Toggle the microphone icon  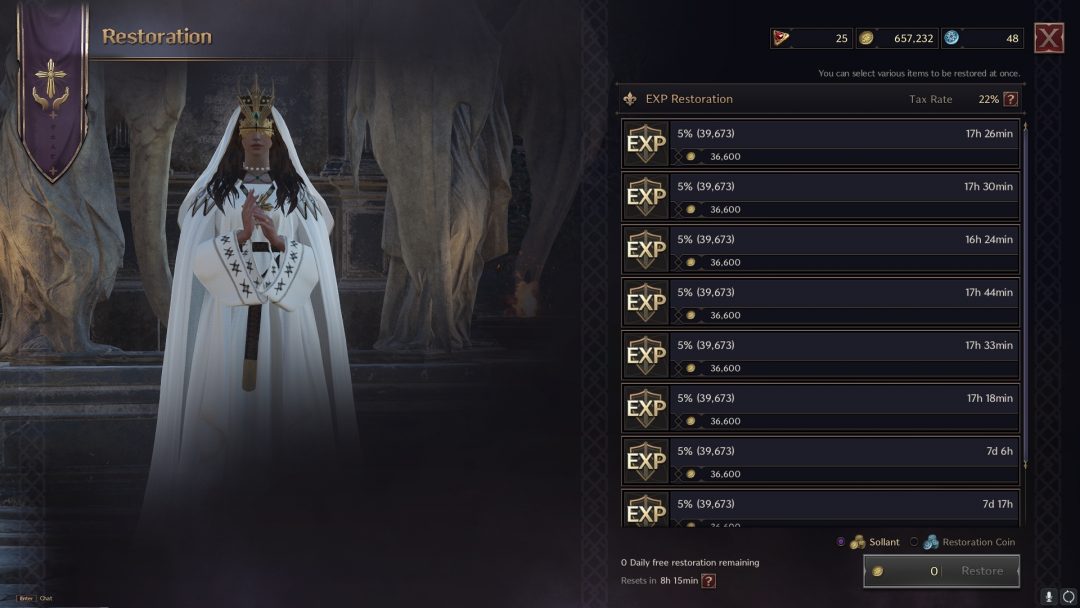tap(1049, 597)
